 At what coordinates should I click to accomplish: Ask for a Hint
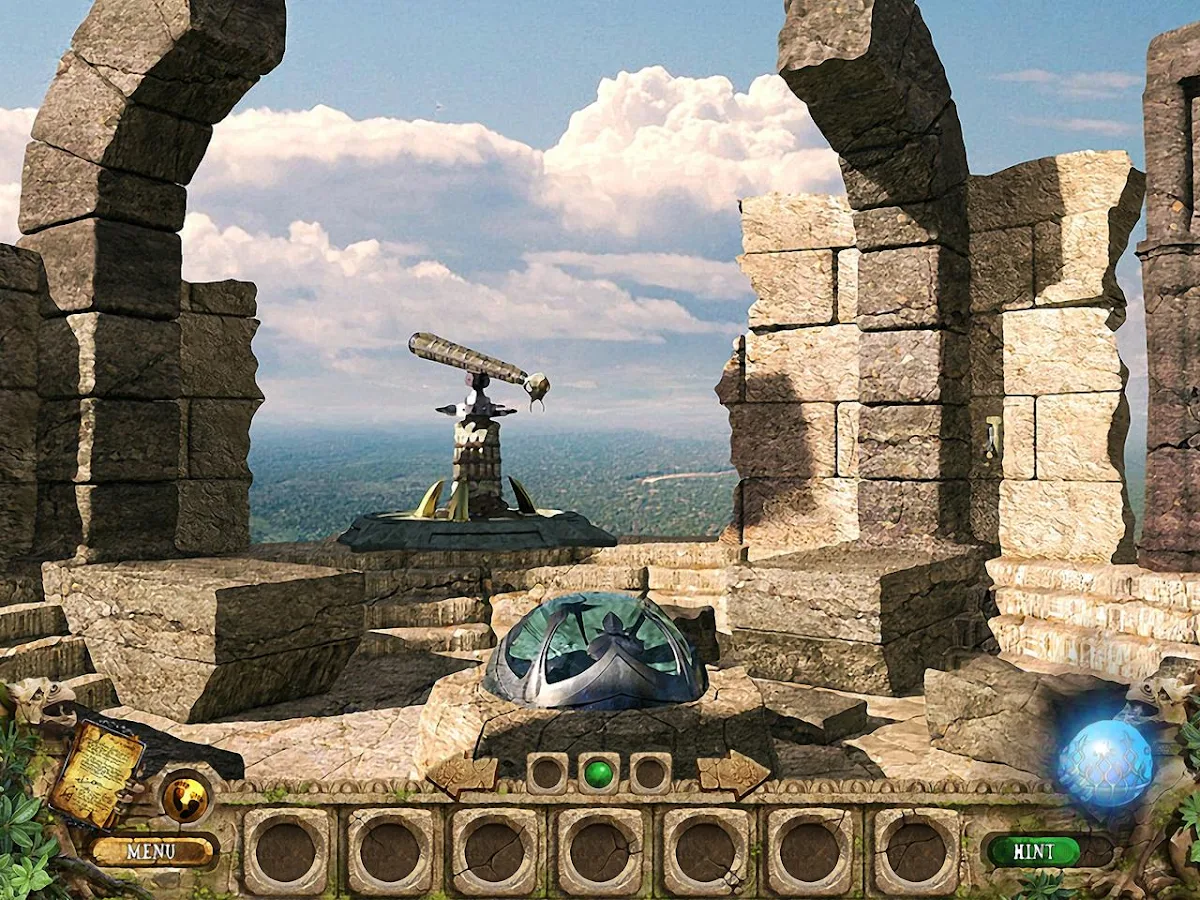(x=1033, y=851)
